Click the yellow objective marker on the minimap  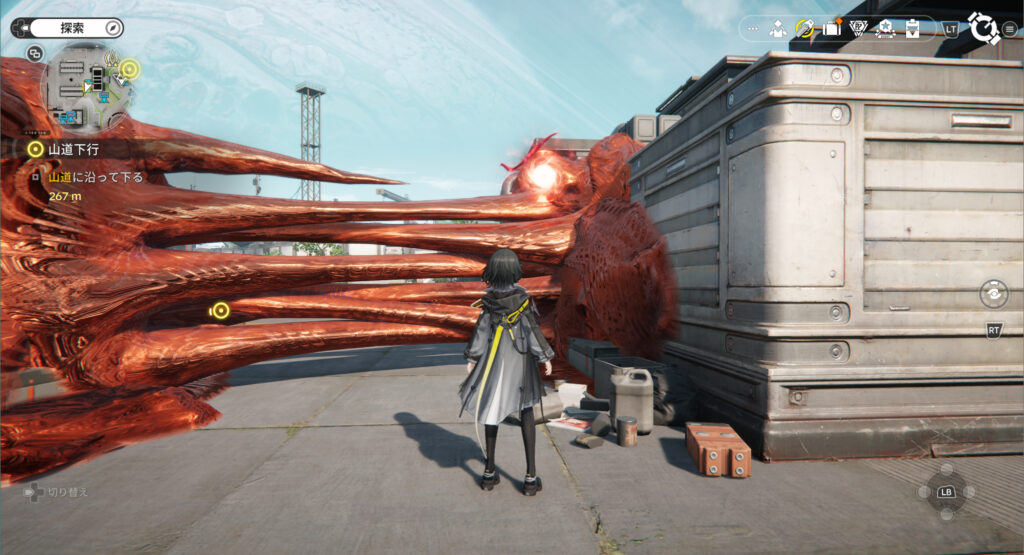pos(129,69)
